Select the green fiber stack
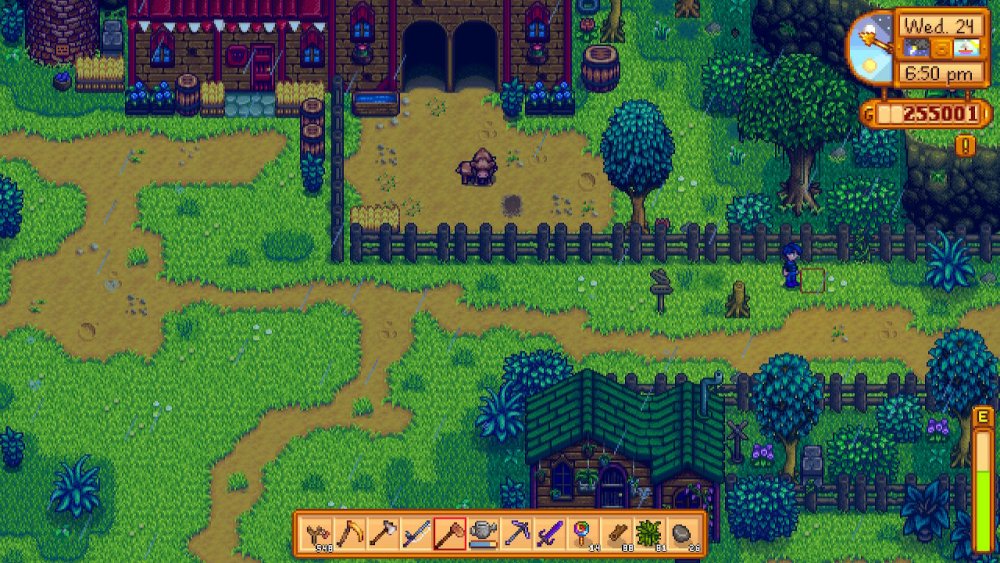The image size is (1000, 563). click(648, 532)
